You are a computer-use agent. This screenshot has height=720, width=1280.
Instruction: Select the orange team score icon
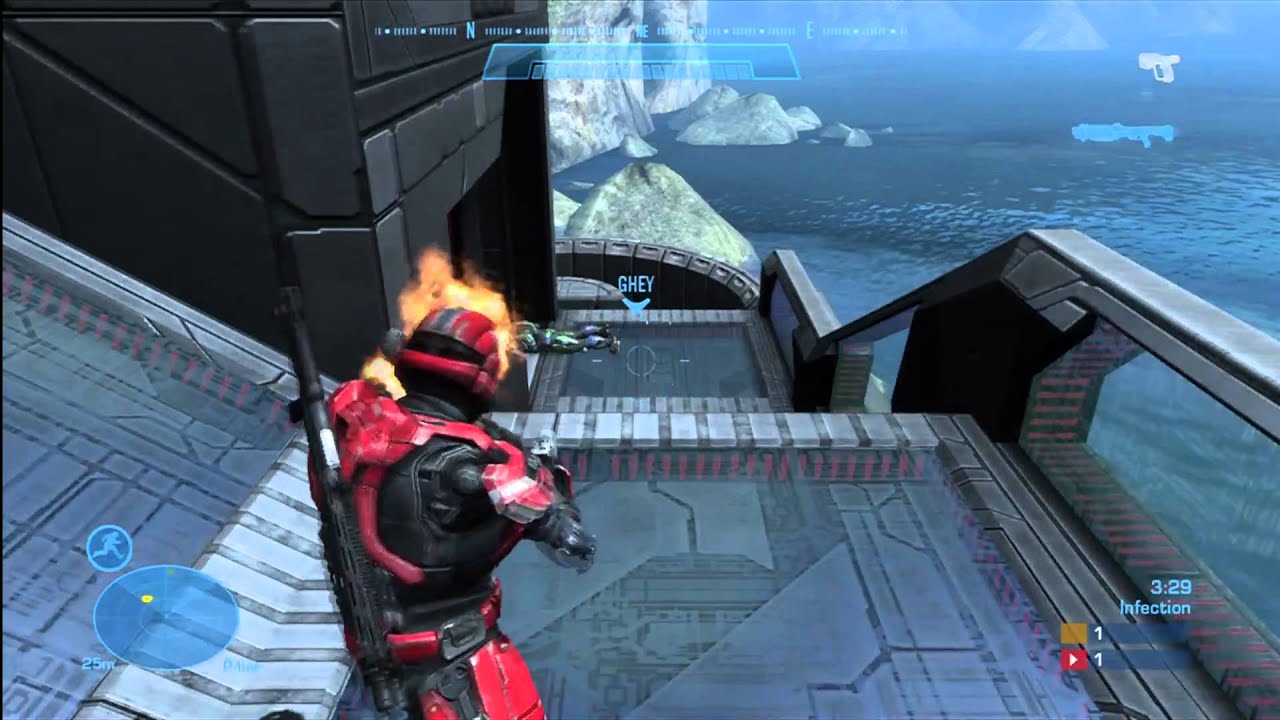coord(1074,633)
